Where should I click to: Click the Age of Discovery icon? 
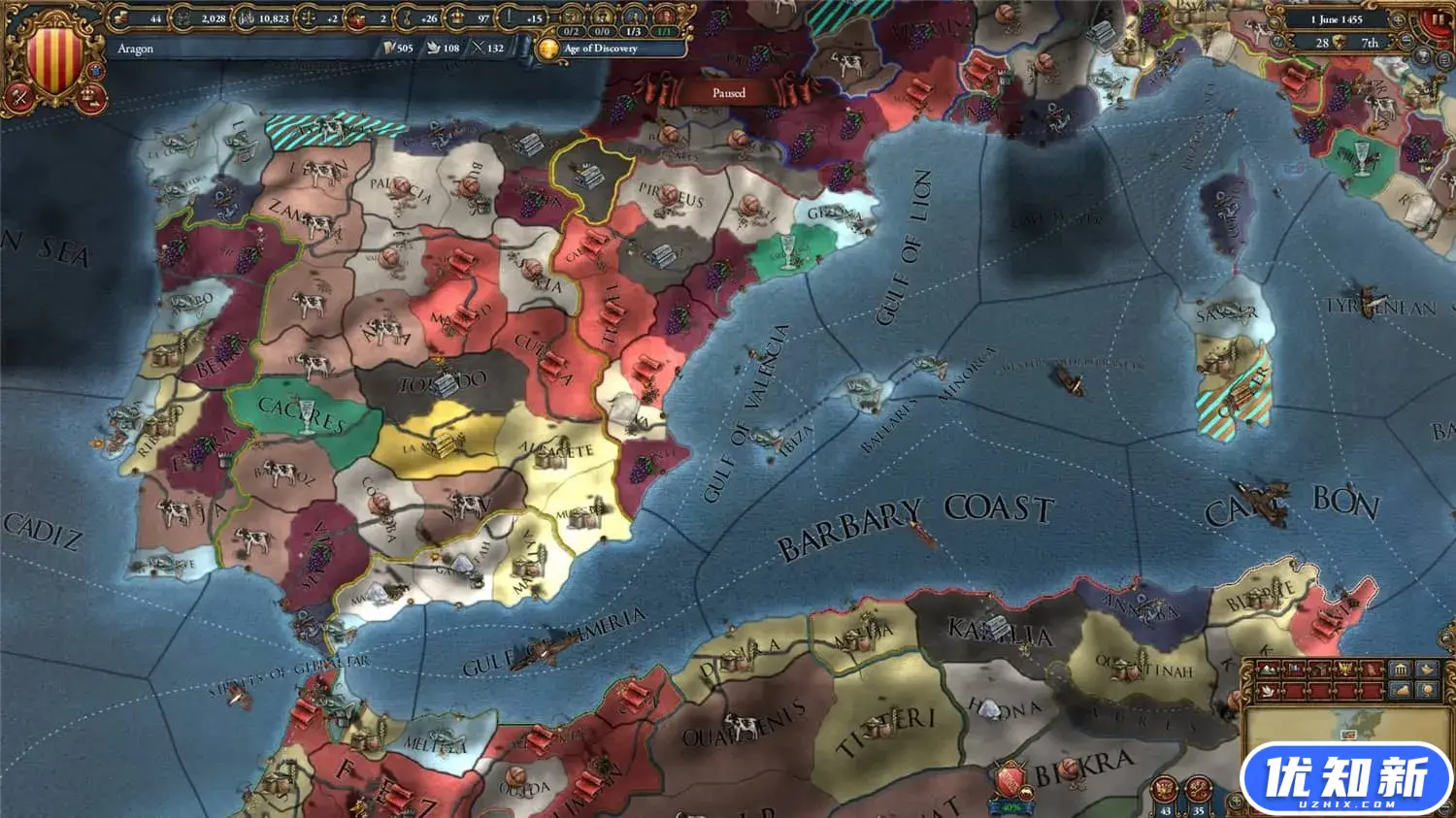549,49
